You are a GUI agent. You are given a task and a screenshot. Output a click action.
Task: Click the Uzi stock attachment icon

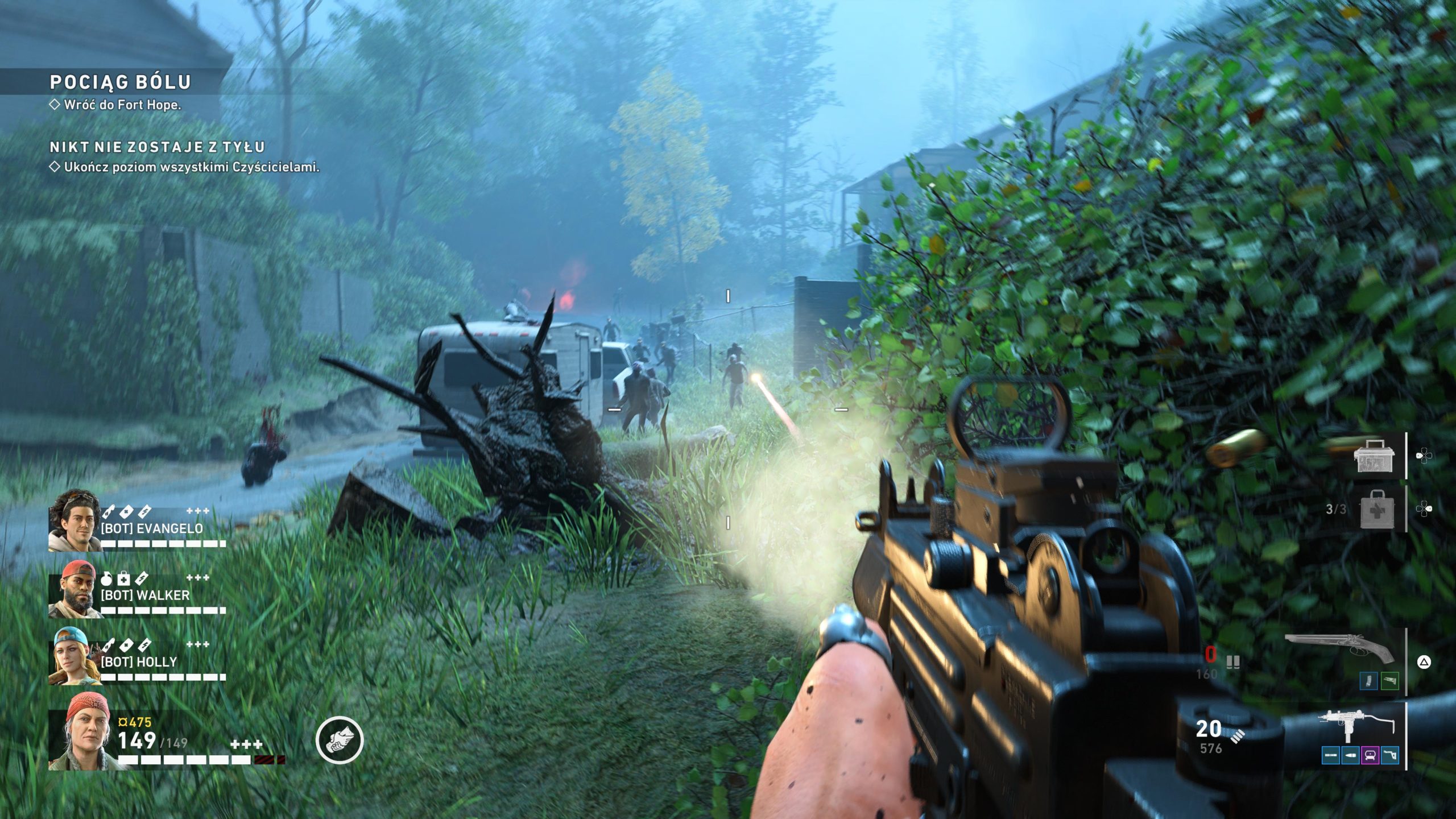tap(1389, 755)
